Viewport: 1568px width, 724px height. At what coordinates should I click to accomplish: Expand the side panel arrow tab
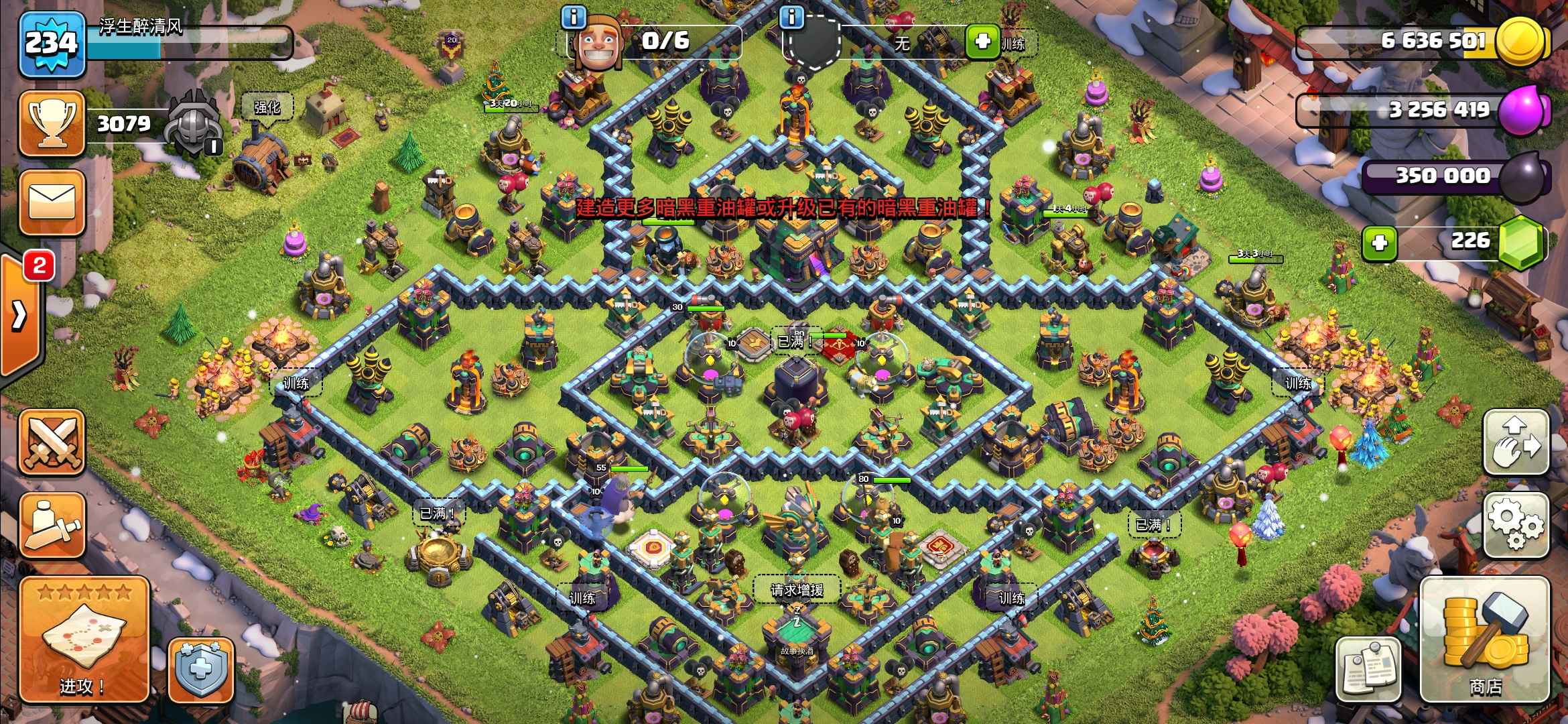tap(20, 315)
